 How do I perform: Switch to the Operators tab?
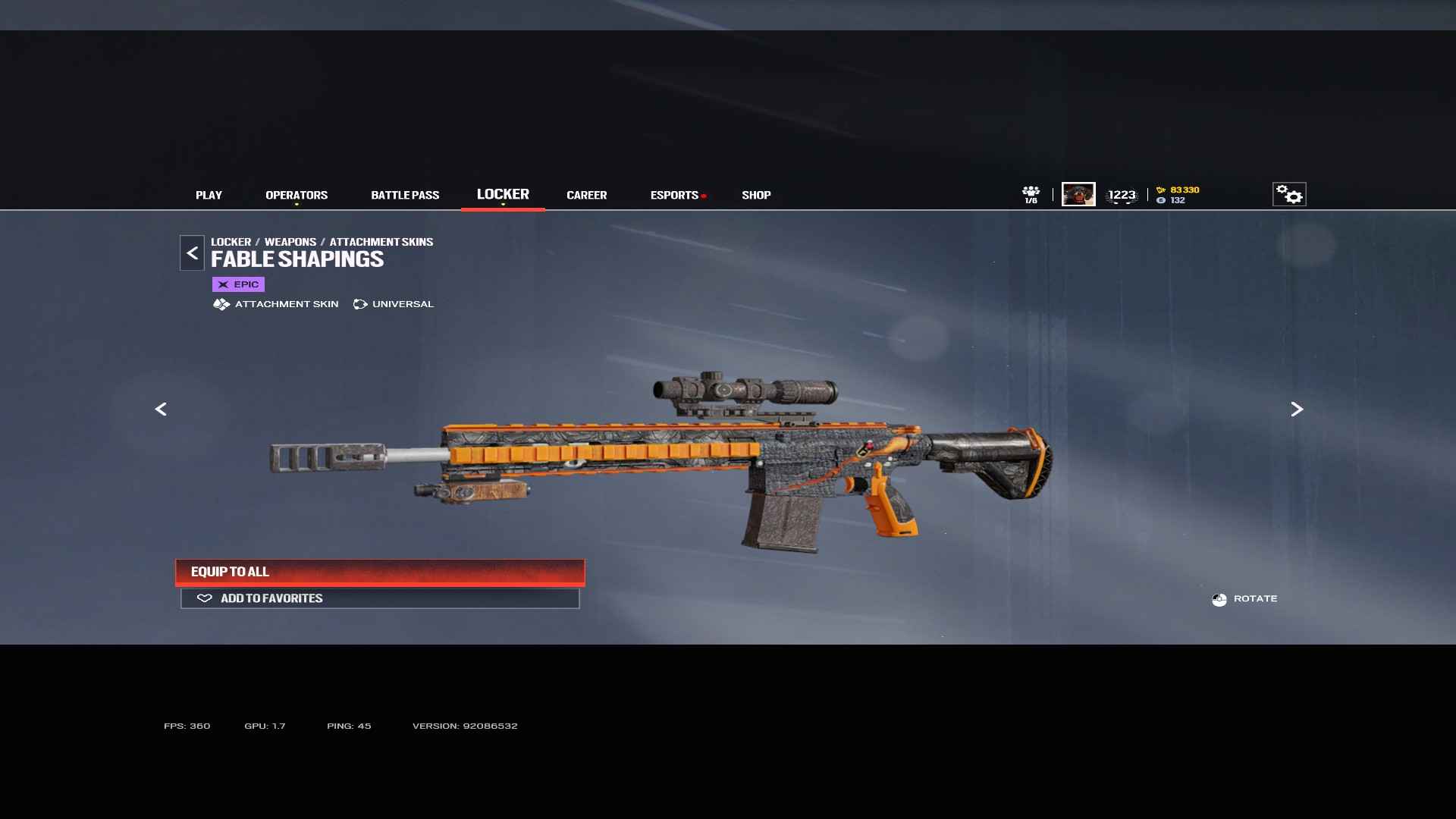coord(297,195)
